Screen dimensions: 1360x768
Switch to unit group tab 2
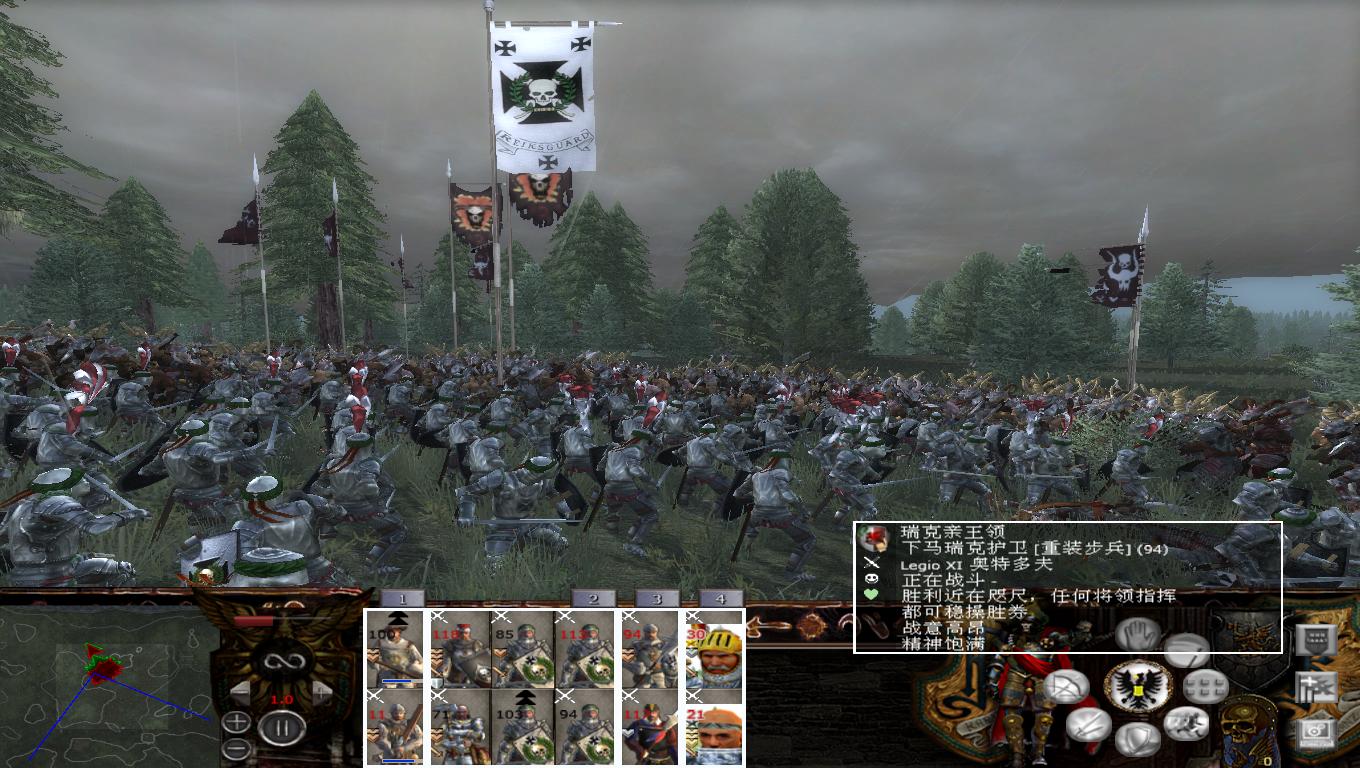592,599
